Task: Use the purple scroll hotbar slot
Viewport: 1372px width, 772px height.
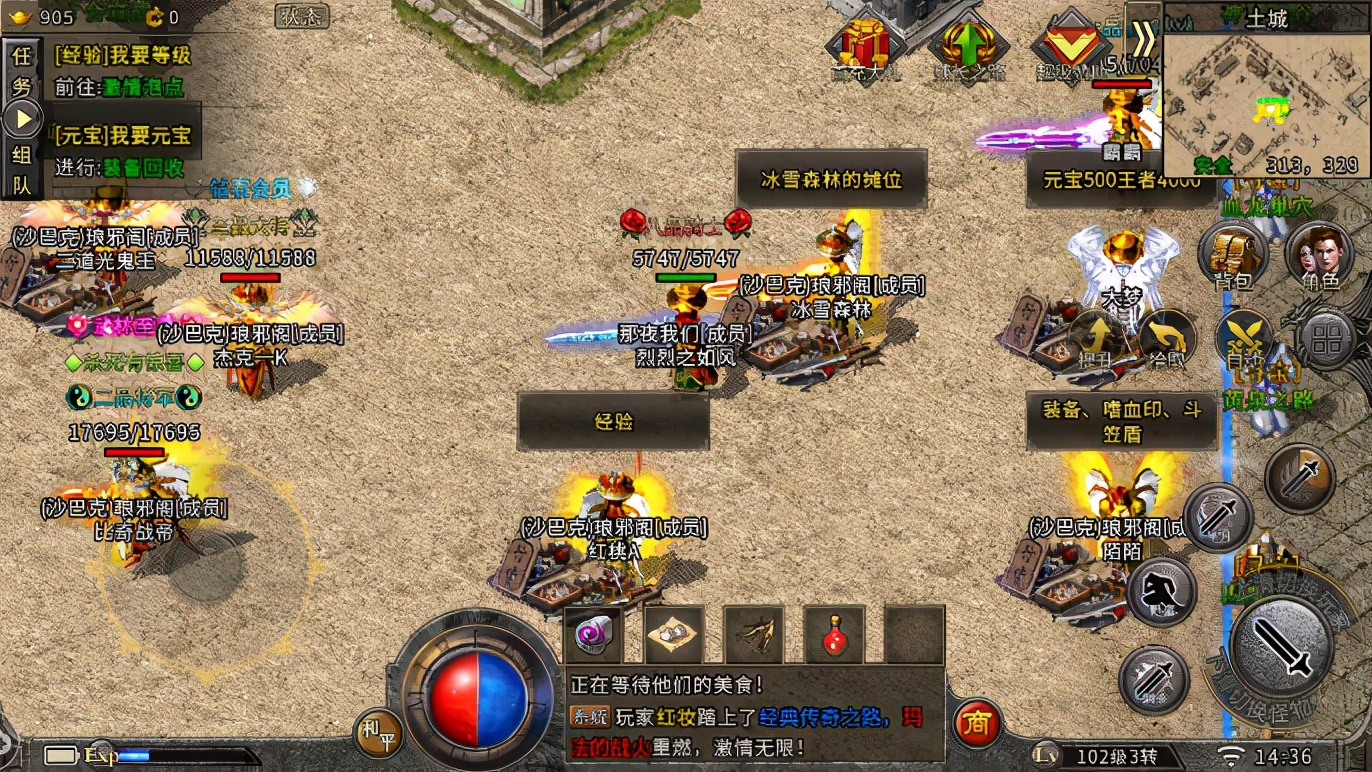Action: [x=593, y=636]
